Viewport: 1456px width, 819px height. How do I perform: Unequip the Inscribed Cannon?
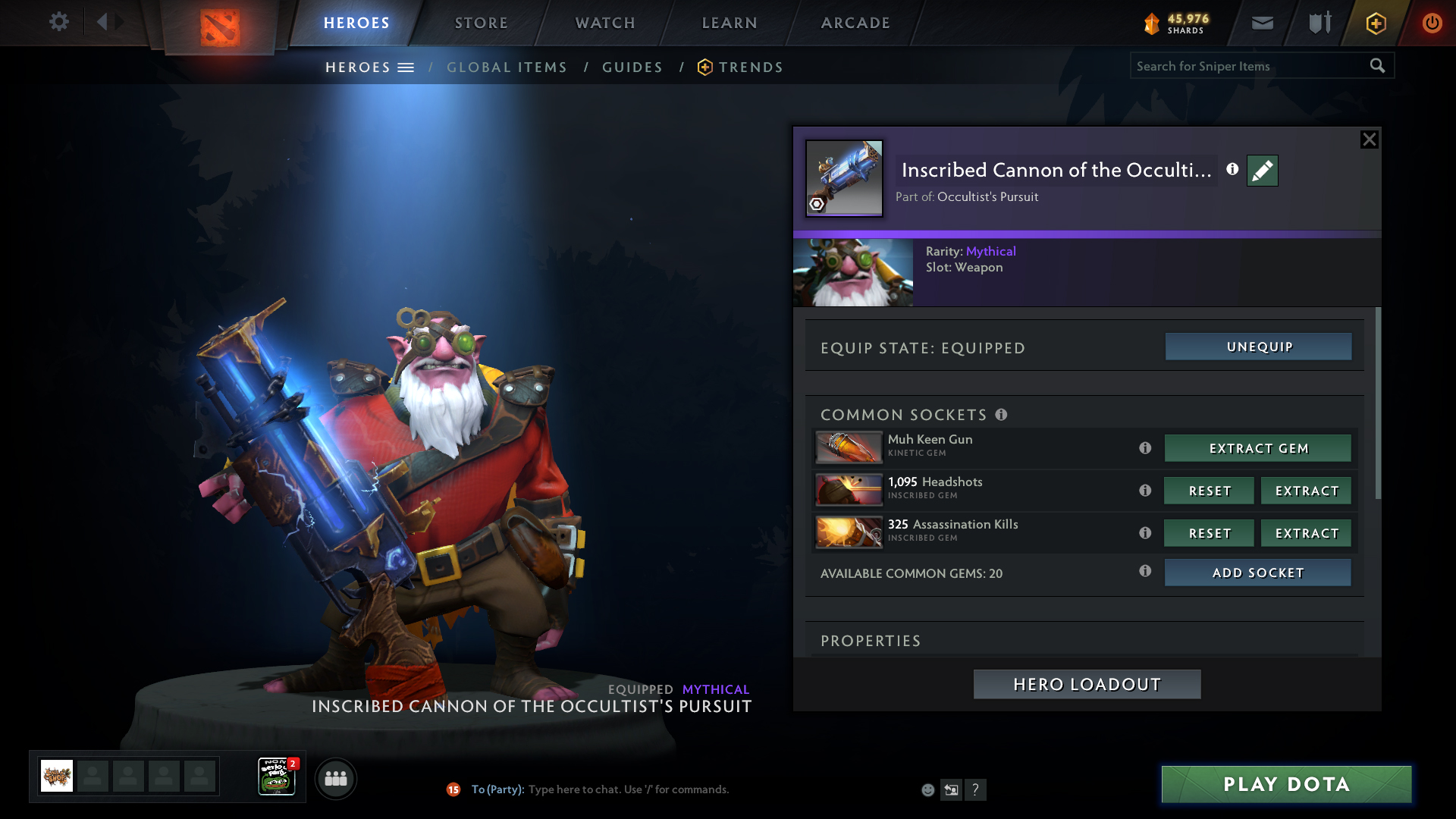pos(1258,347)
